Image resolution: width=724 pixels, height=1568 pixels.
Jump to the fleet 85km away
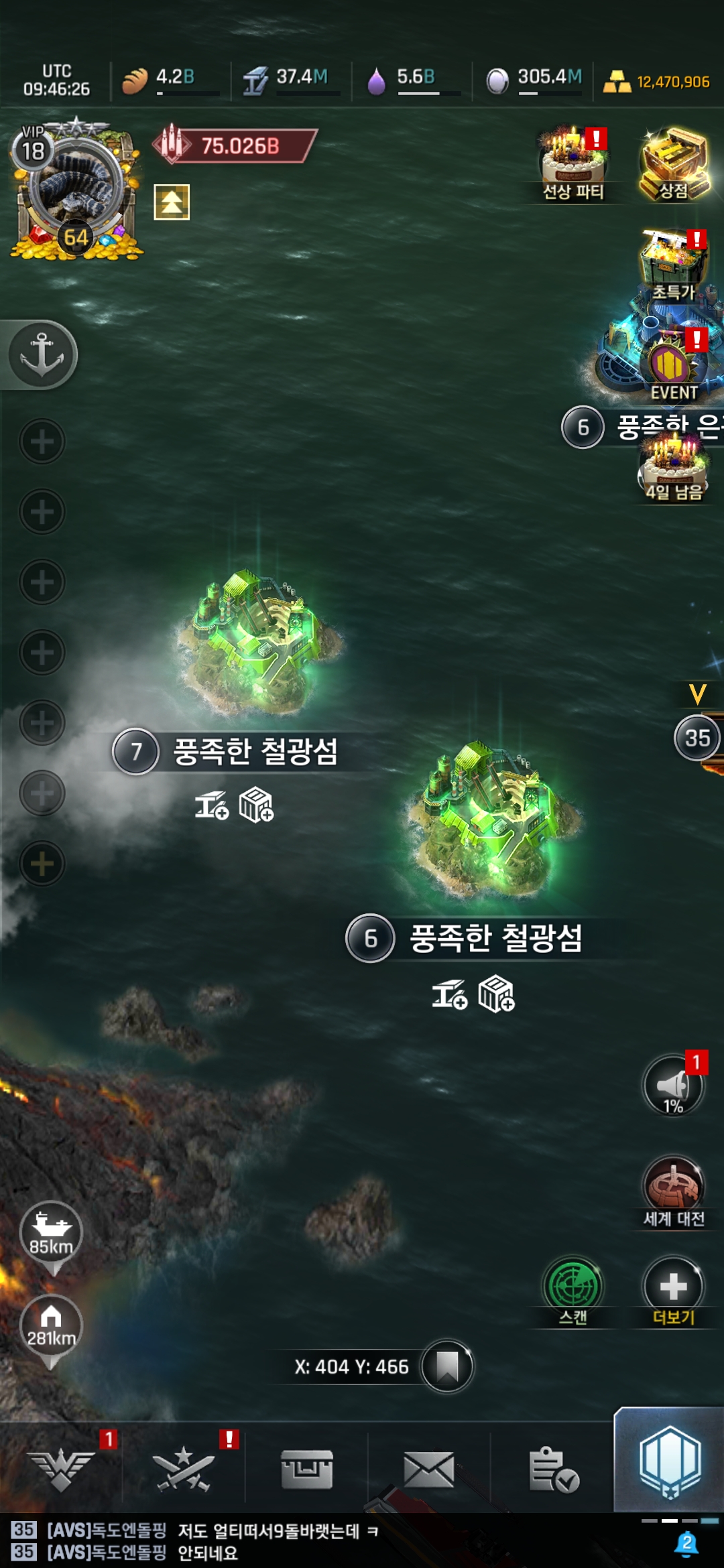51,1234
